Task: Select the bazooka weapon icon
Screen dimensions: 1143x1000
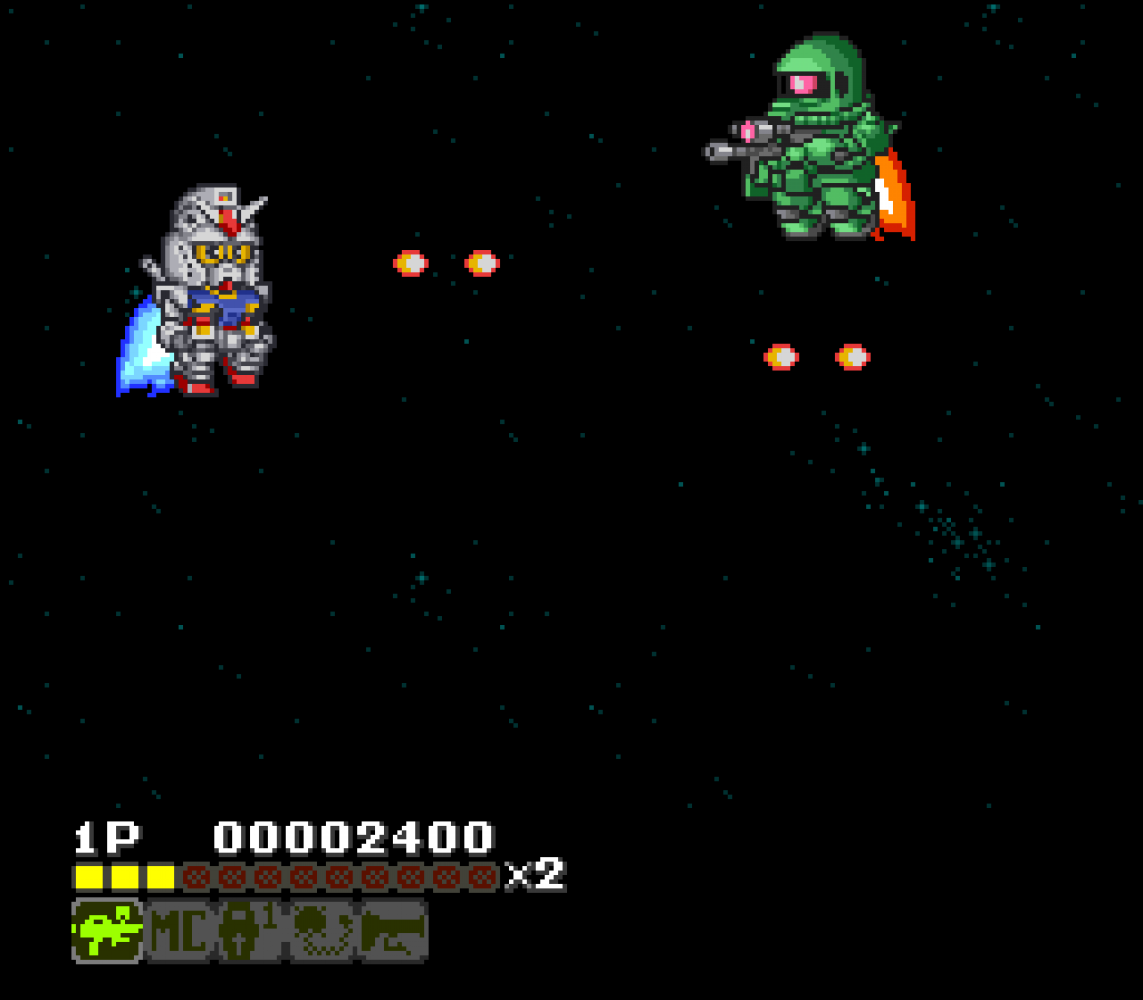Action: pyautogui.click(x=393, y=931)
